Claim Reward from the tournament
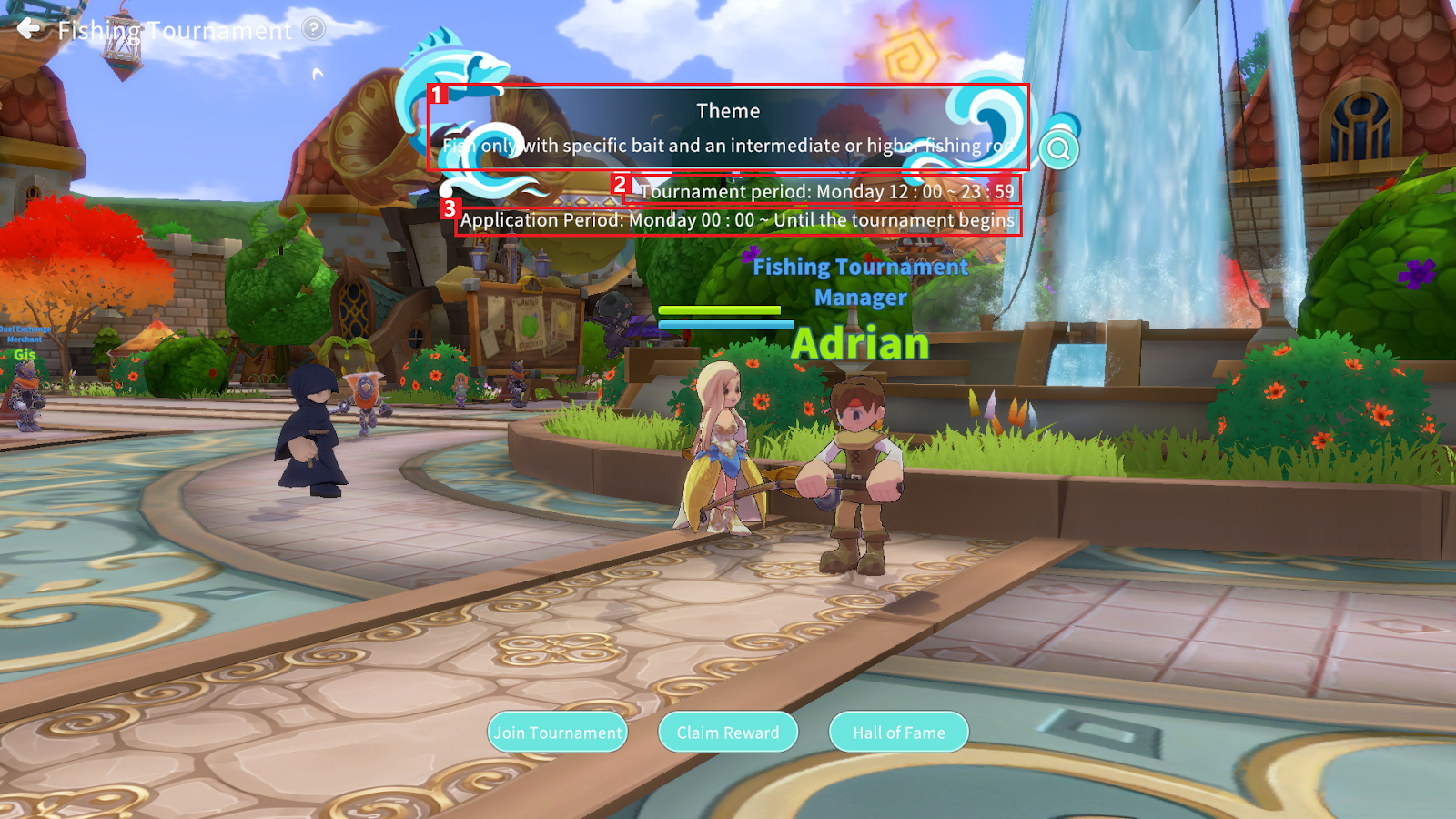The image size is (1456, 819). click(x=728, y=733)
